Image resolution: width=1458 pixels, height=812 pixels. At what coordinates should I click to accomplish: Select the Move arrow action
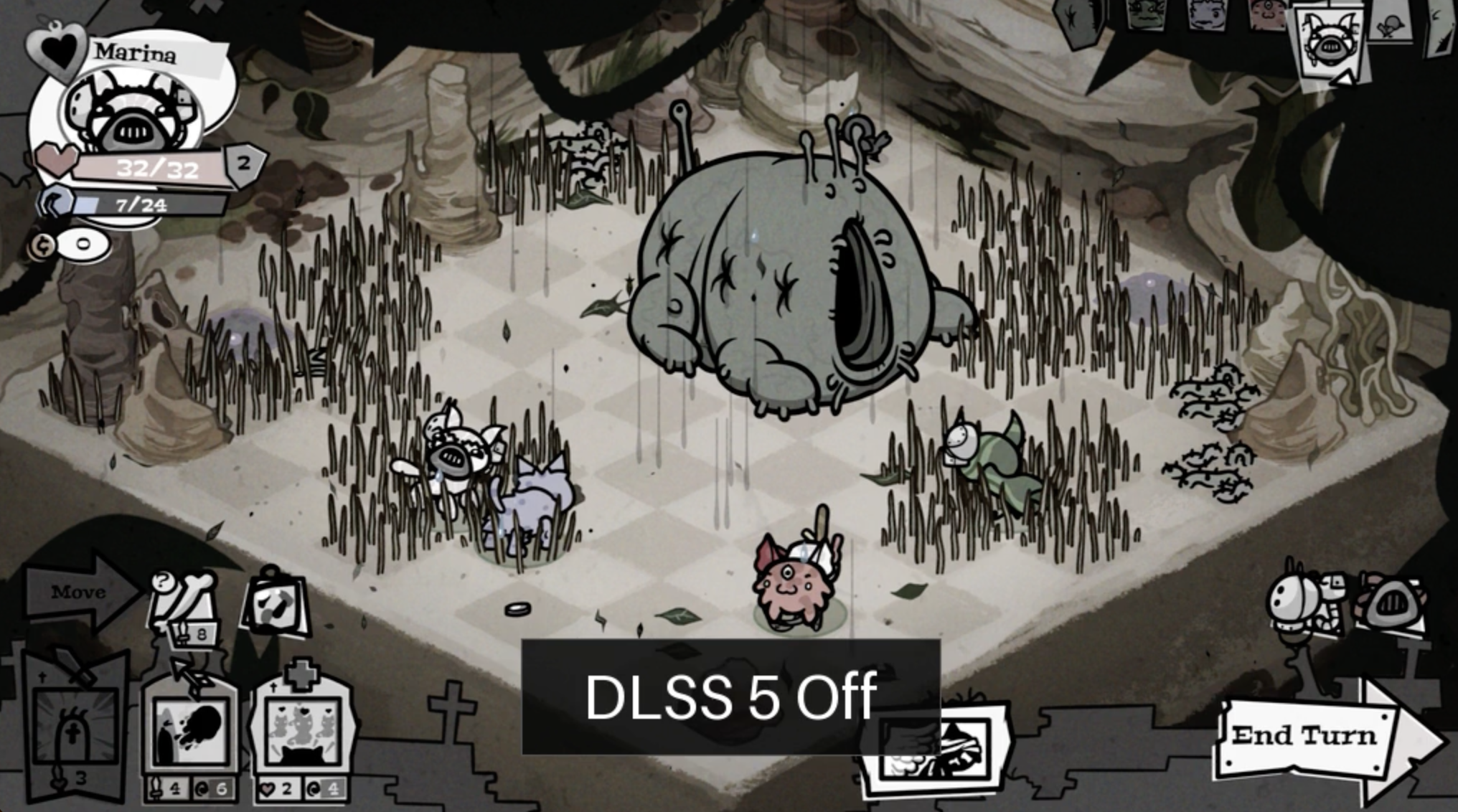80,593
